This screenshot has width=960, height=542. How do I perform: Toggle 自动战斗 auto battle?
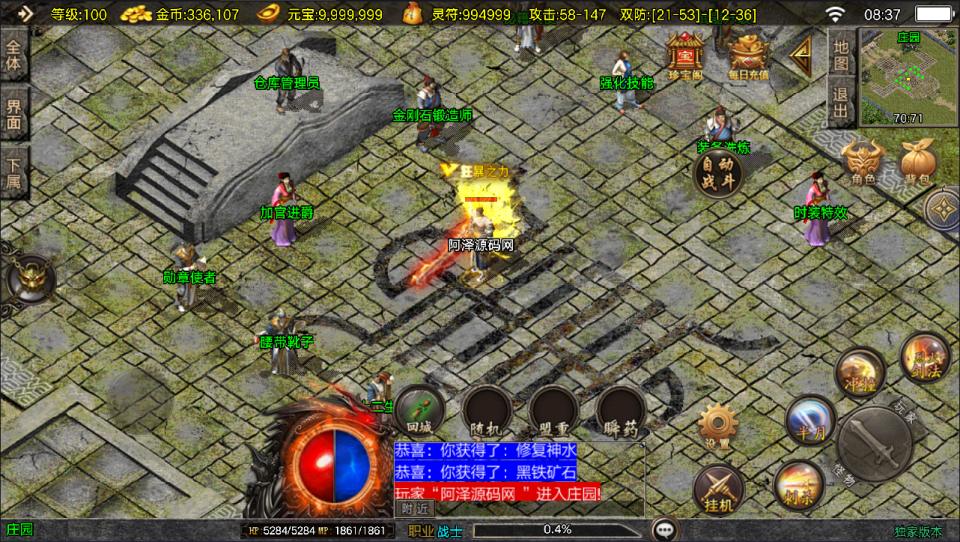(718, 173)
